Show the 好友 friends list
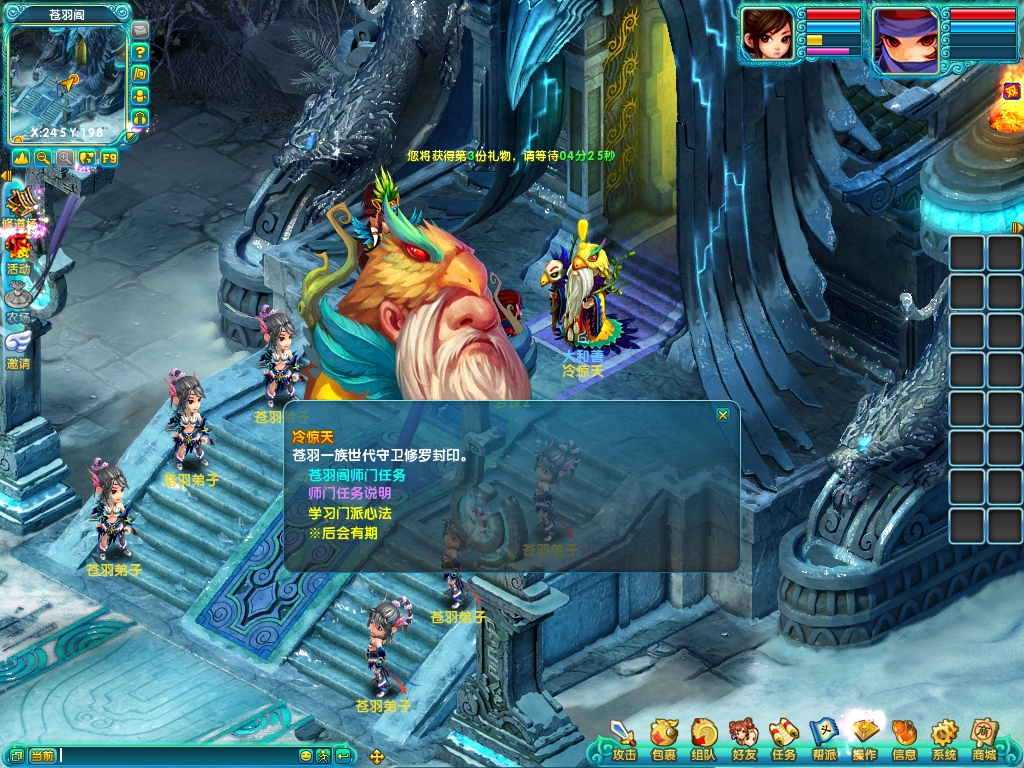Image resolution: width=1024 pixels, height=768 pixels. point(743,741)
